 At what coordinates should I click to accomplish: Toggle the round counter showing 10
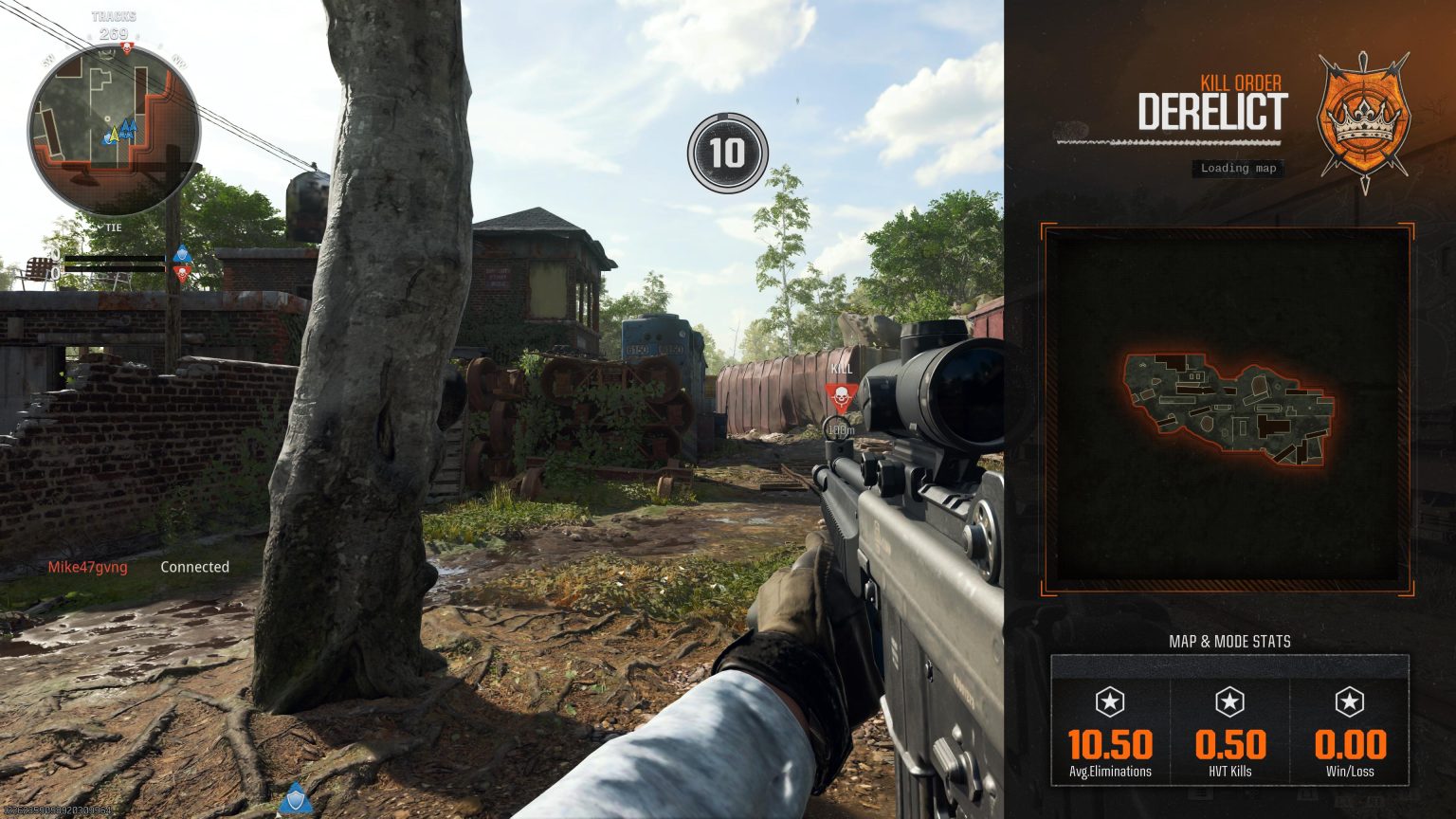click(727, 150)
